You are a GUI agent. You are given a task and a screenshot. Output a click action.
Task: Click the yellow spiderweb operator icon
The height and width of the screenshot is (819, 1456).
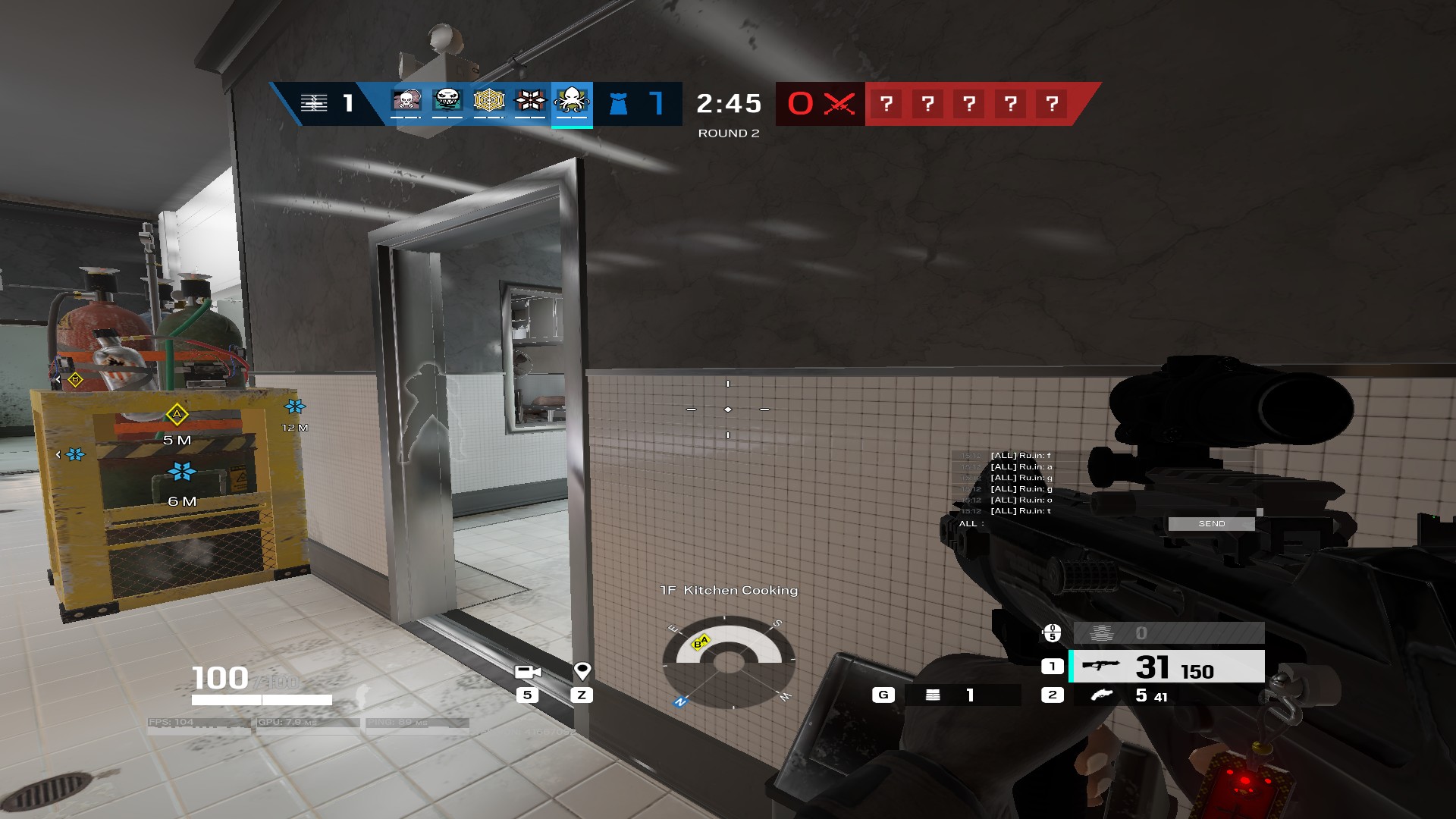pos(489,100)
